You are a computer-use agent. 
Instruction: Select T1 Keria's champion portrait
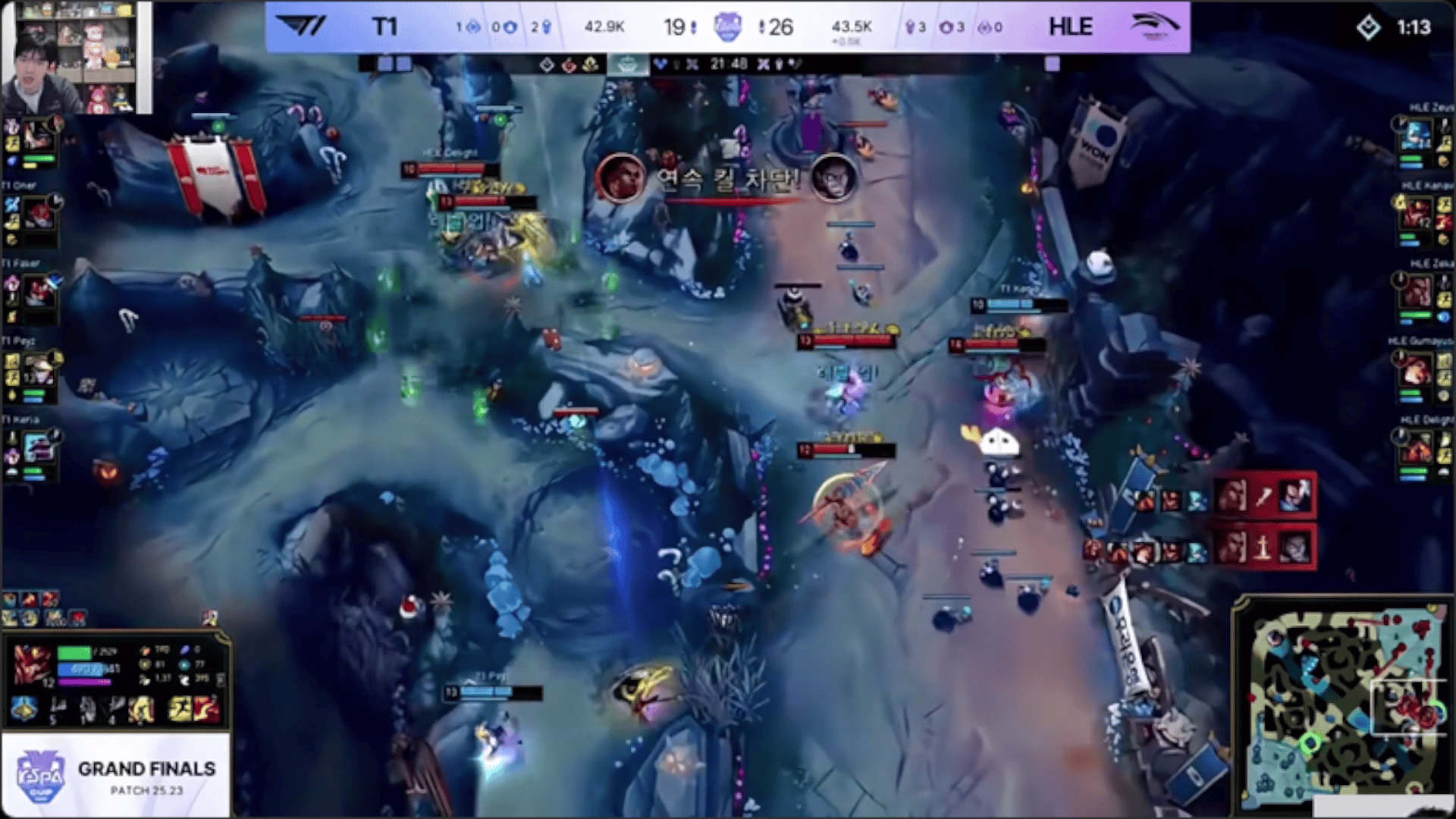(36, 449)
